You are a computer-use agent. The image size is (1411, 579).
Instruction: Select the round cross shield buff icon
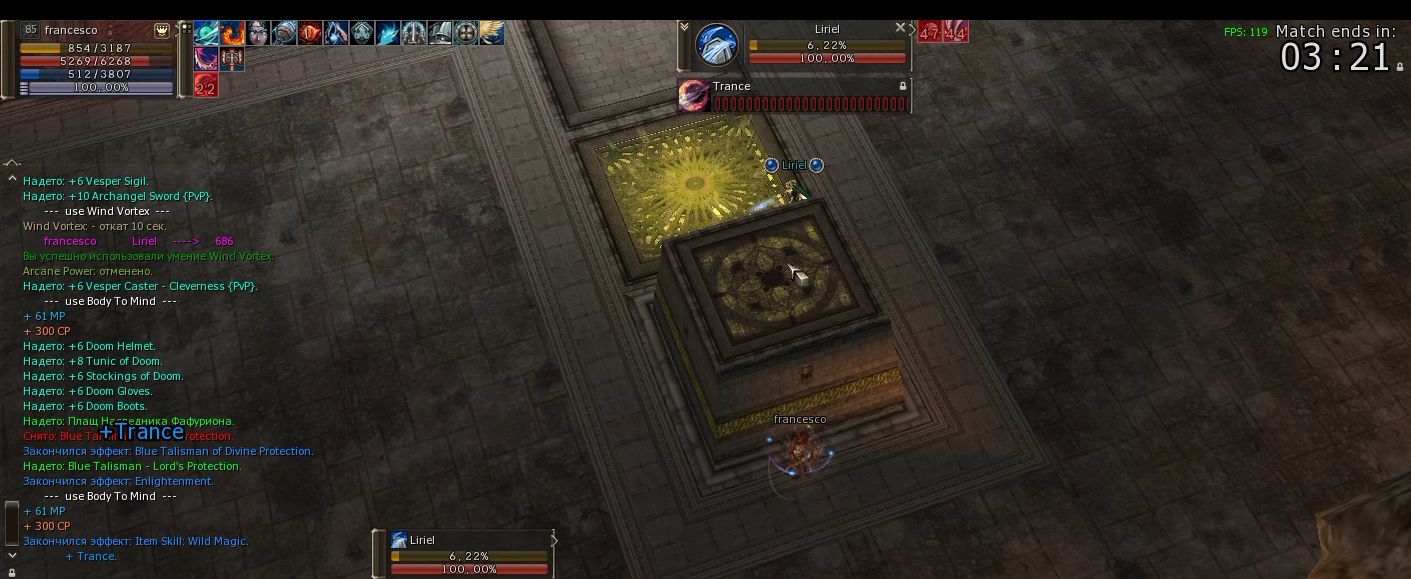pos(465,34)
